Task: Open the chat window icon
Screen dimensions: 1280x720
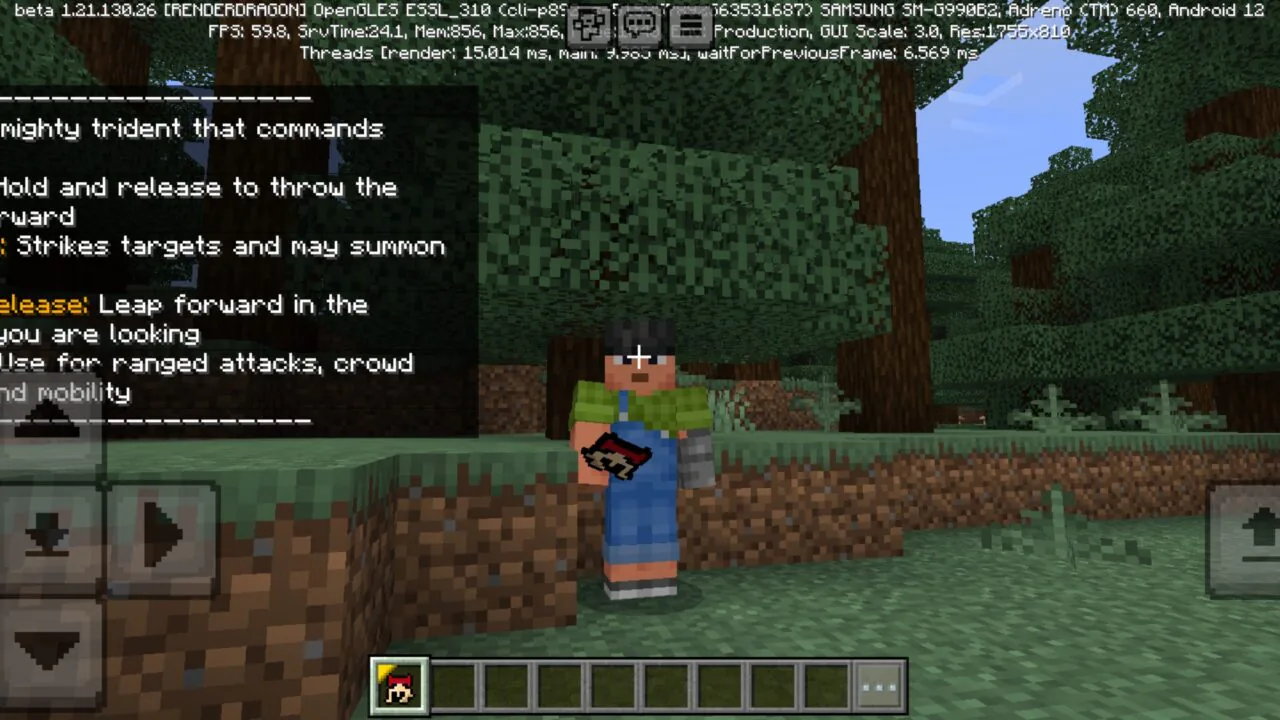Action: 639,25
